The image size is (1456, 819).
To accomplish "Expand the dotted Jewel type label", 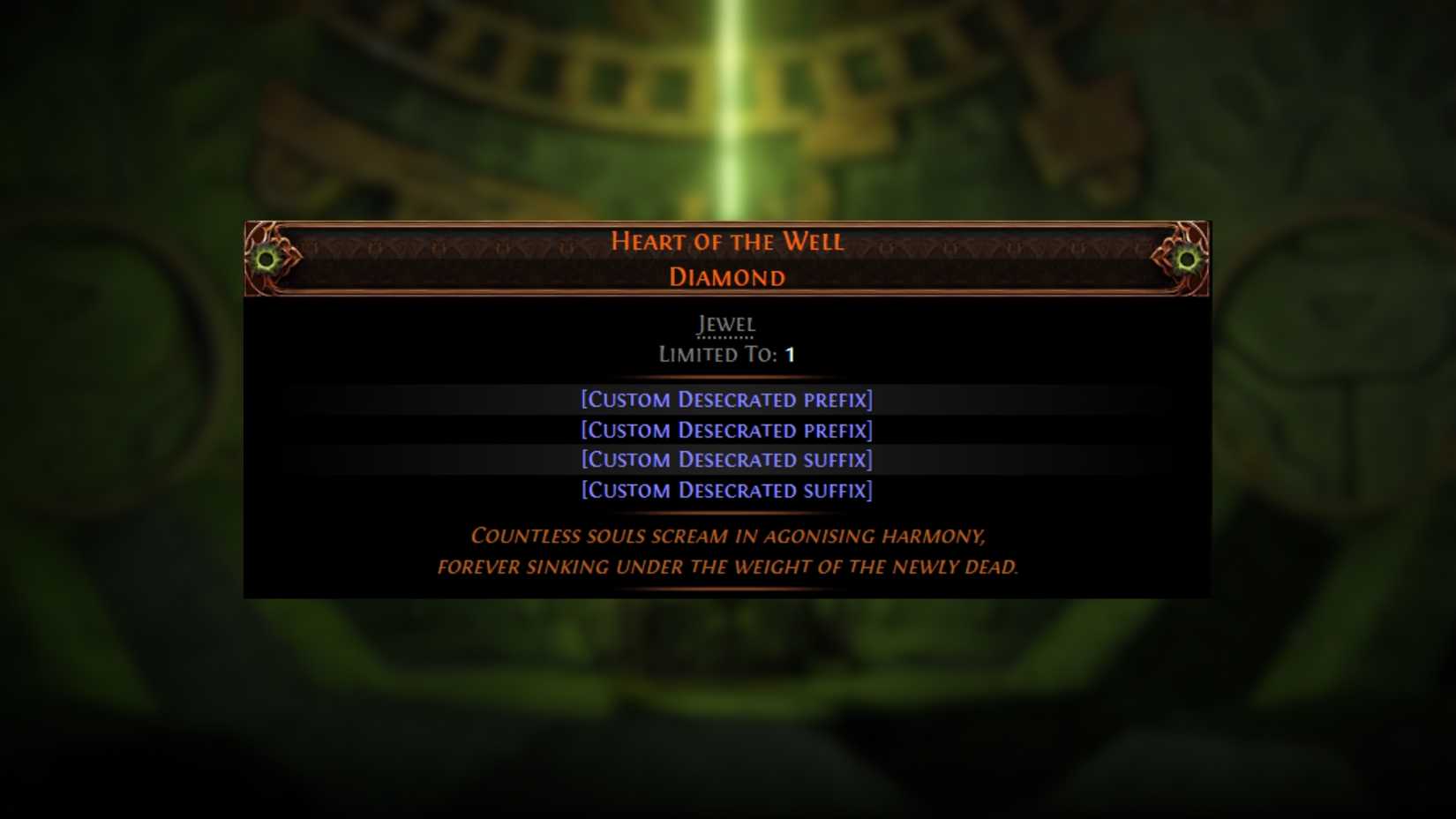I will [725, 325].
